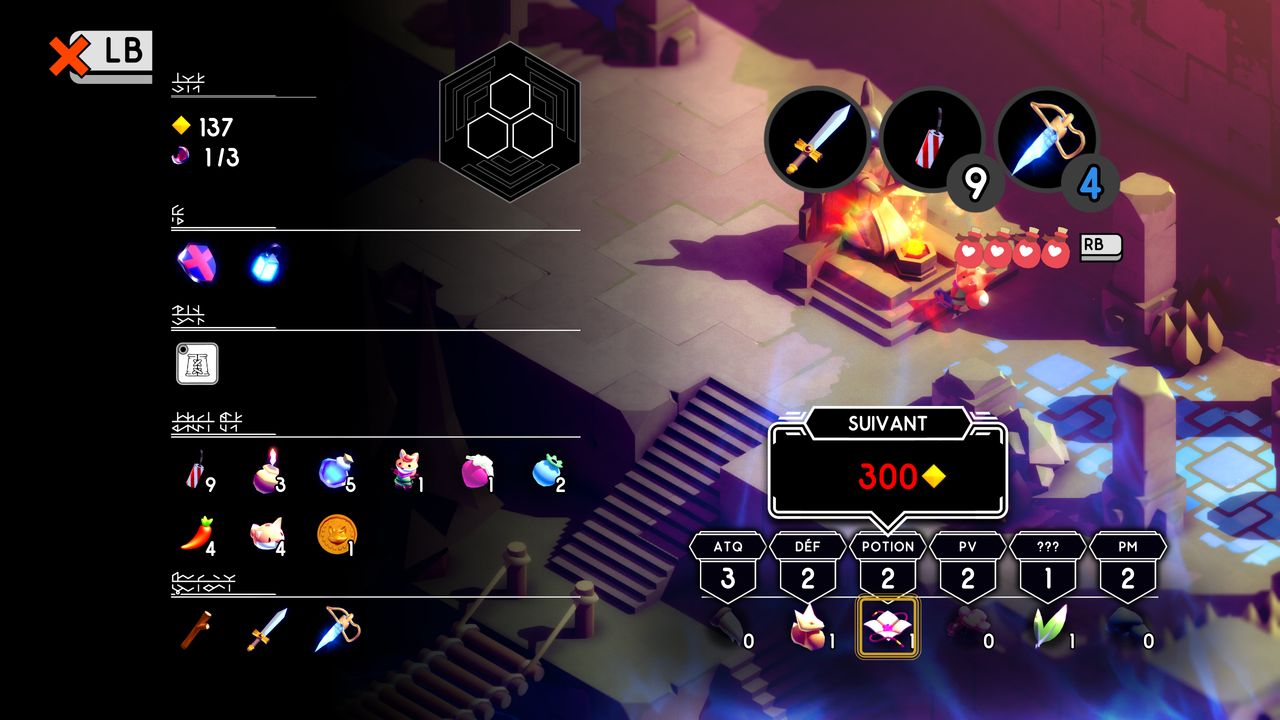Open the square card item
This screenshot has width=1280, height=720.
pyautogui.click(x=197, y=363)
